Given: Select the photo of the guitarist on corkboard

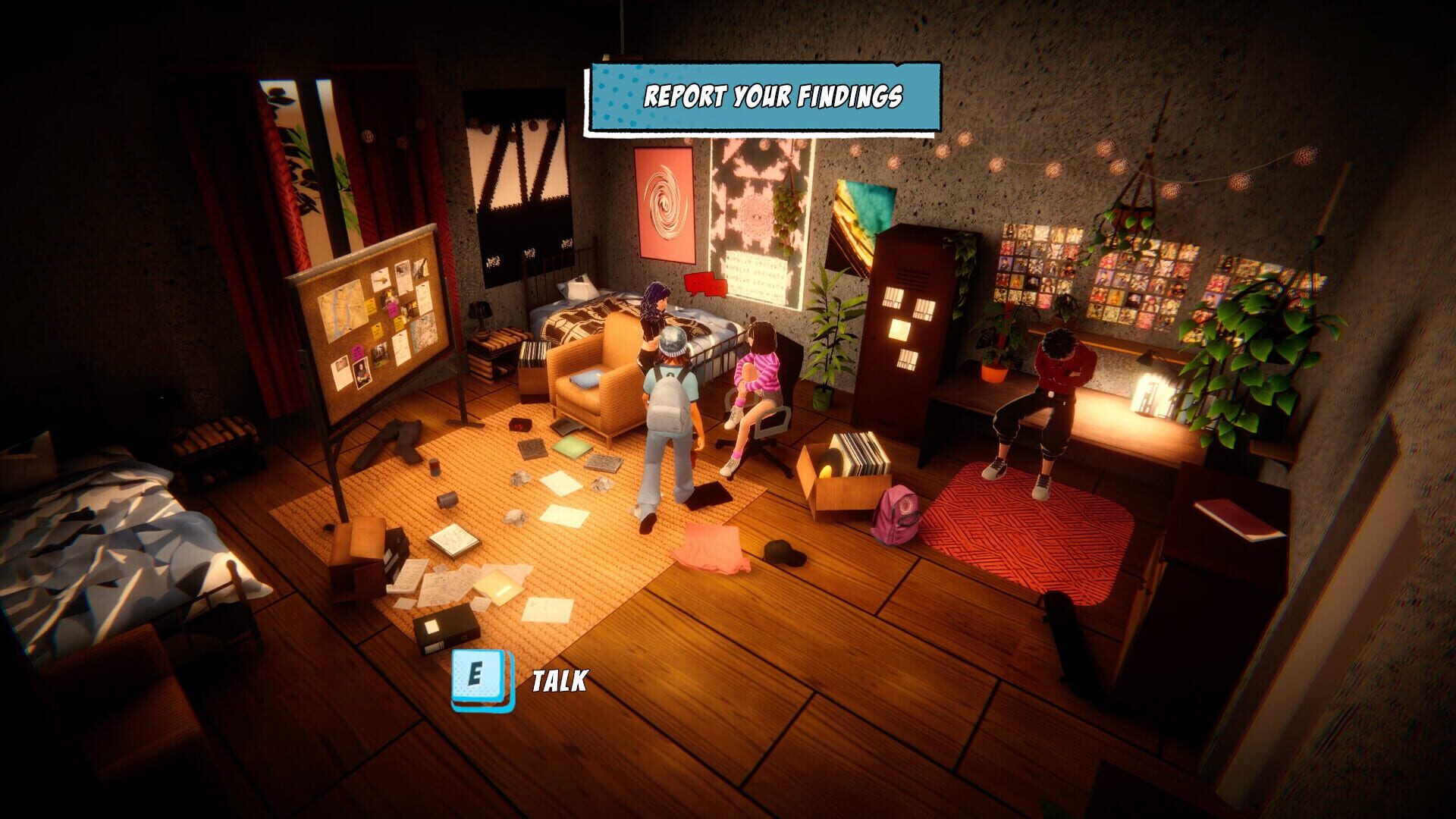Looking at the screenshot, I should 361,375.
